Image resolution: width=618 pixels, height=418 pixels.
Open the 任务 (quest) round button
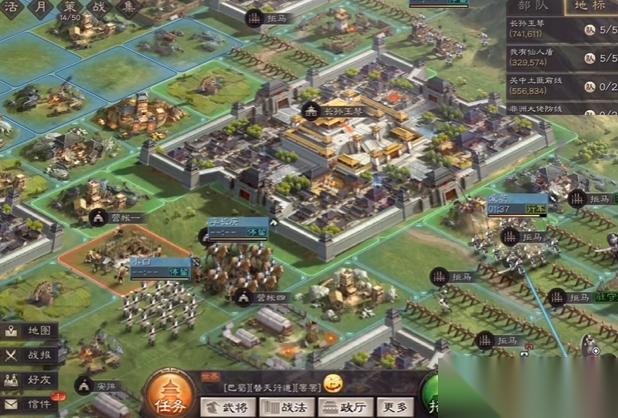tap(173, 394)
